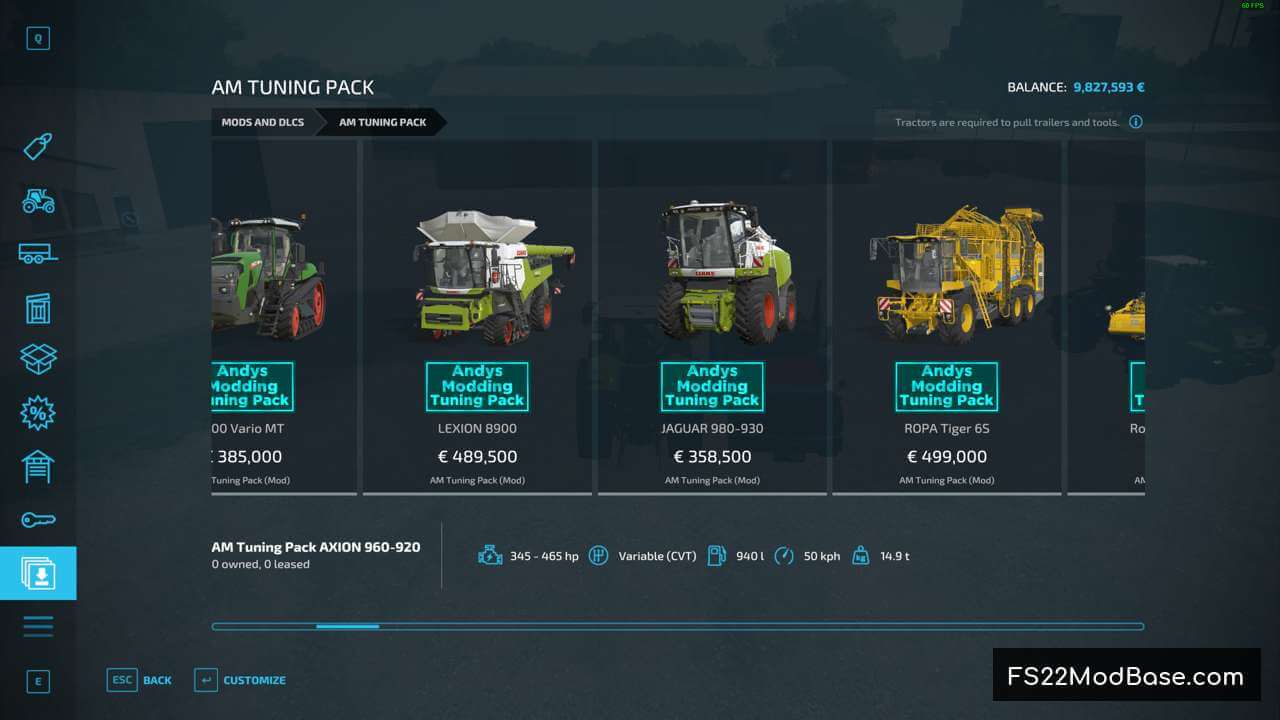This screenshot has width=1280, height=720.
Task: Open the hamburger menu at bottom of sidebar
Action: pos(38,625)
